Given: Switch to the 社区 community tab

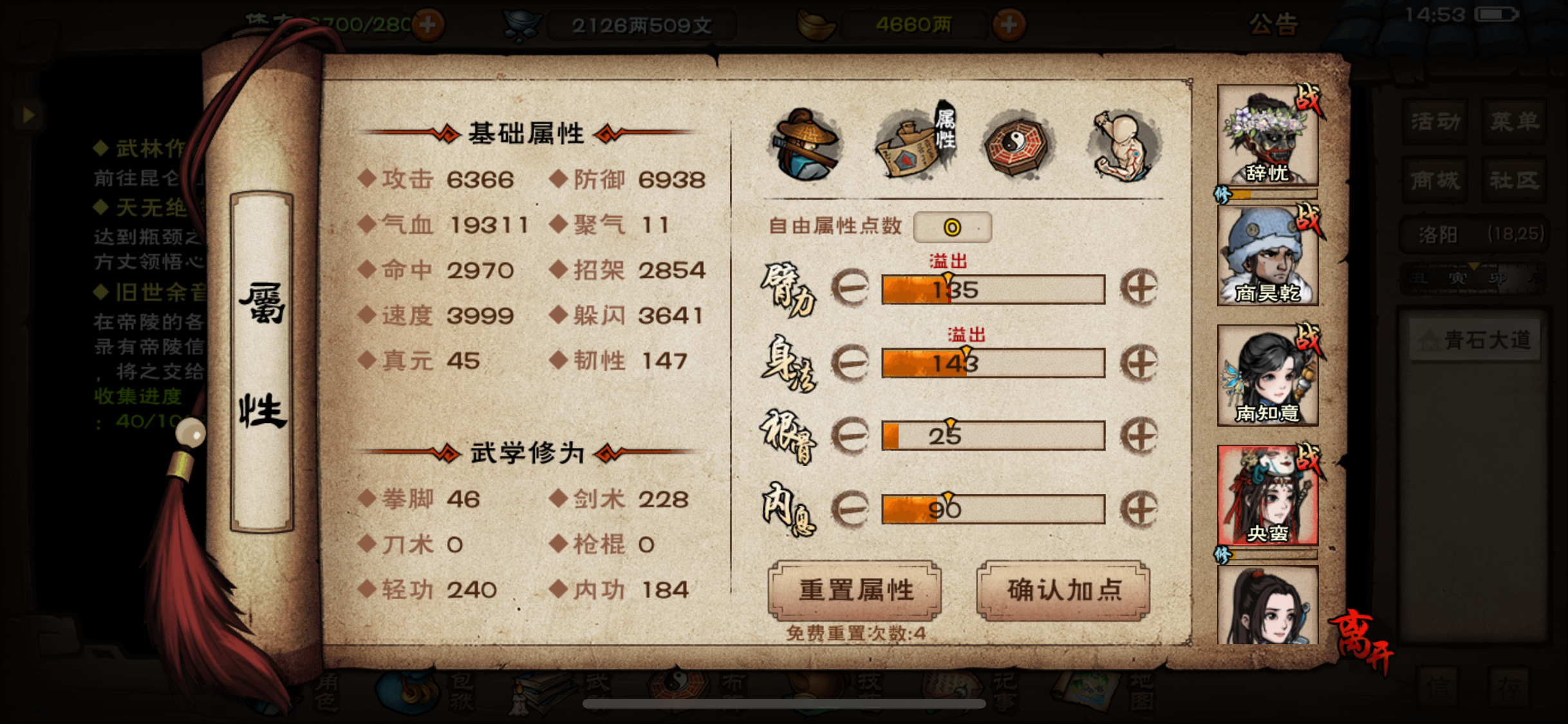Looking at the screenshot, I should pyautogui.click(x=1515, y=180).
